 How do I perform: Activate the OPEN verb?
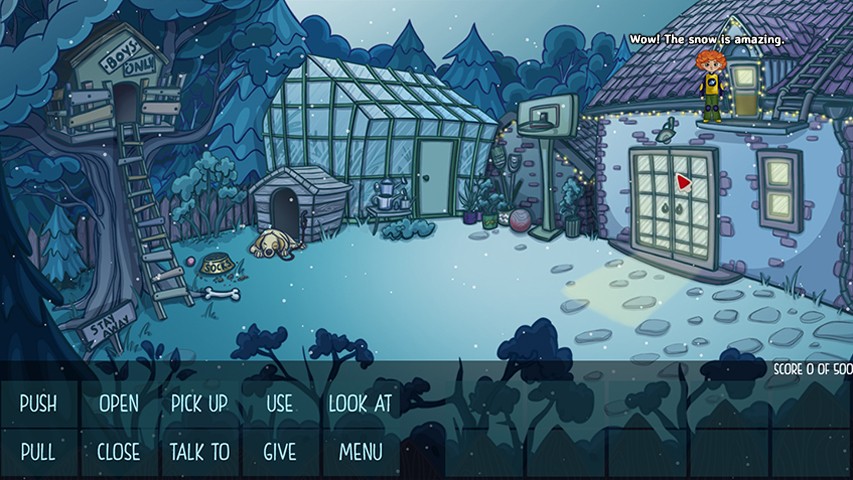119,404
